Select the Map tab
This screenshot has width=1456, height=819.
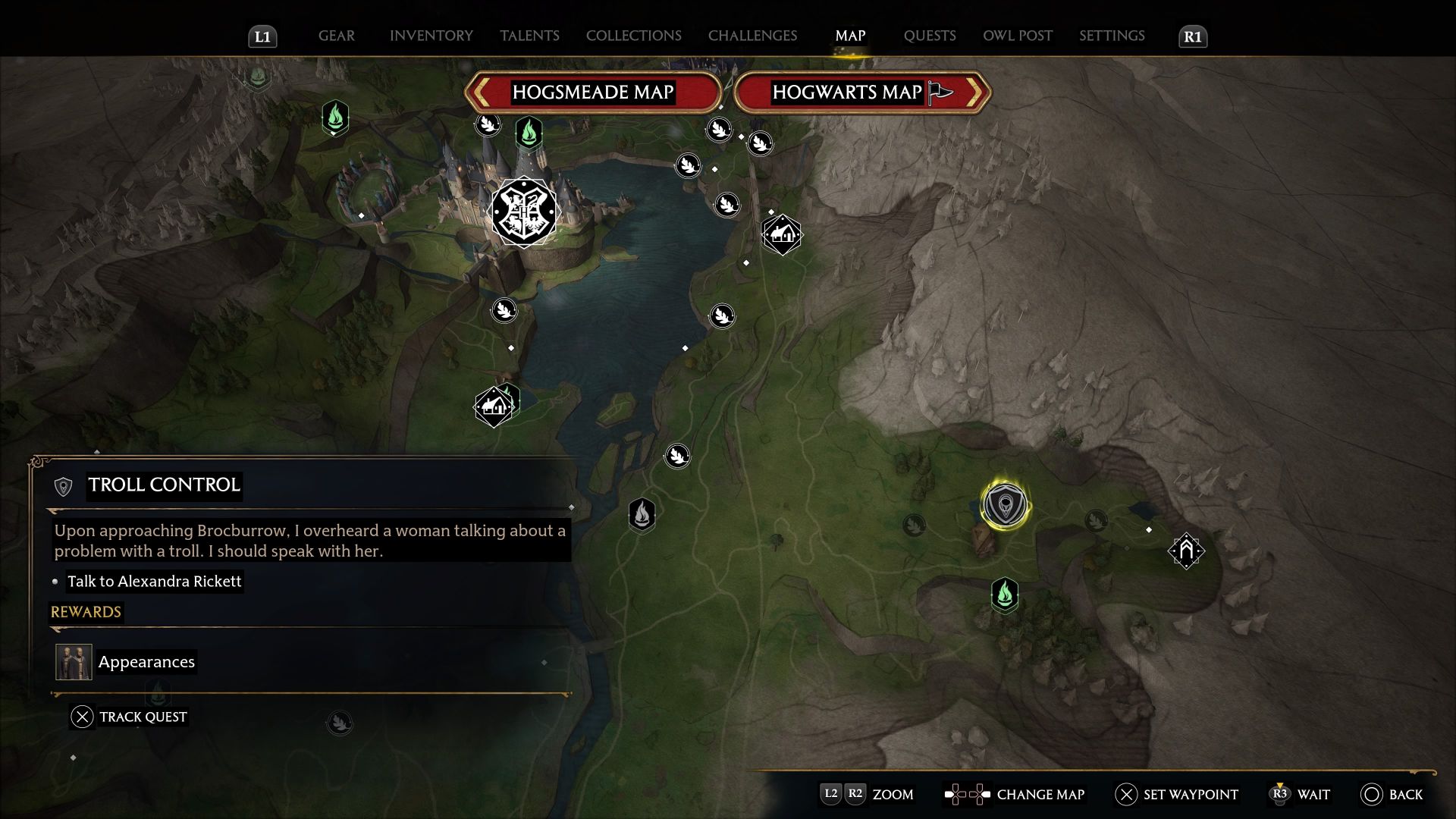click(x=850, y=36)
